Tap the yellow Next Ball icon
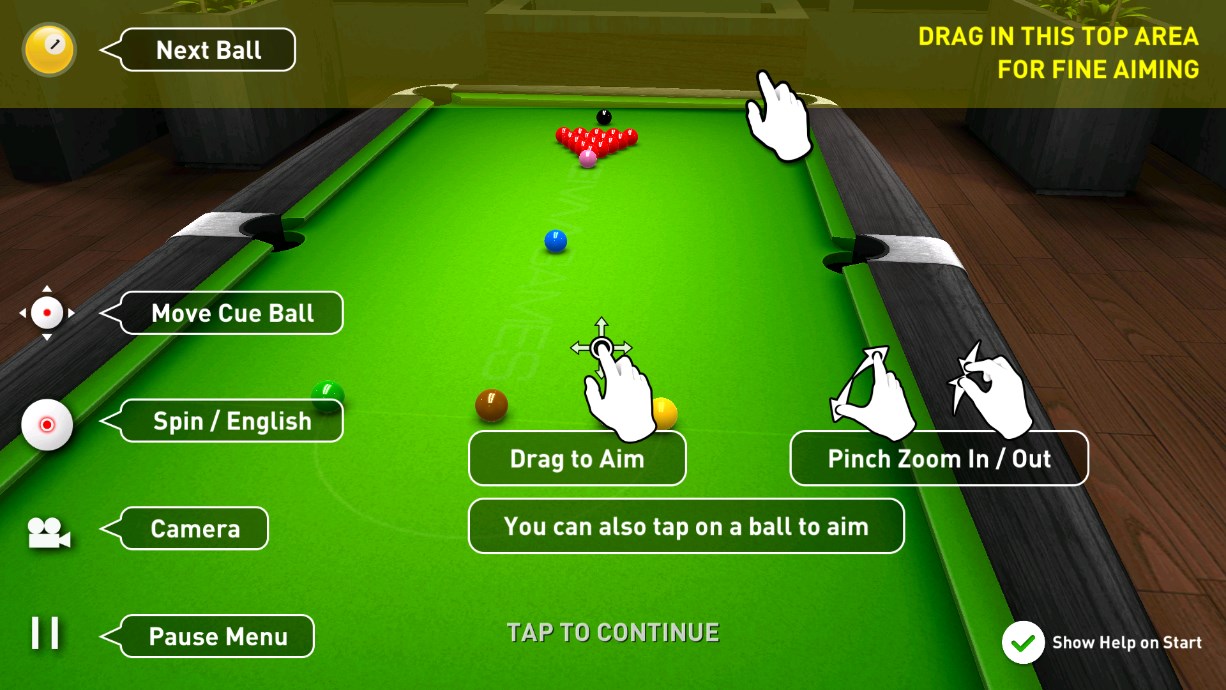This screenshot has height=690, width=1226. coord(49,49)
